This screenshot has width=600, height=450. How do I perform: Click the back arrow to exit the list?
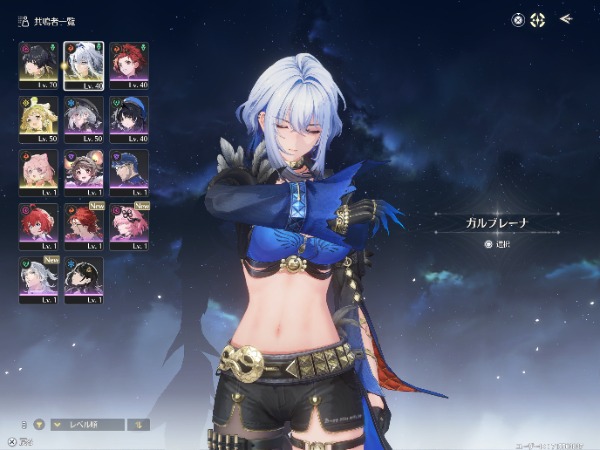click(x=566, y=19)
